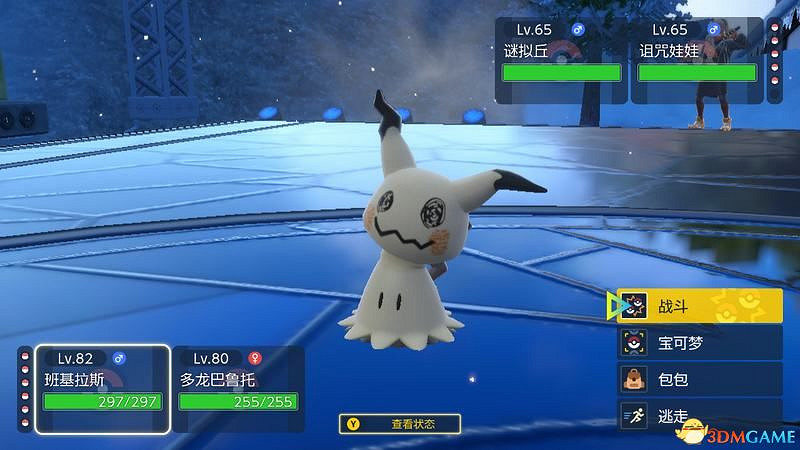Image resolution: width=800 pixels, height=450 pixels.
Task: Target the enemy 诅咒娃娃 info panel
Action: point(696,58)
